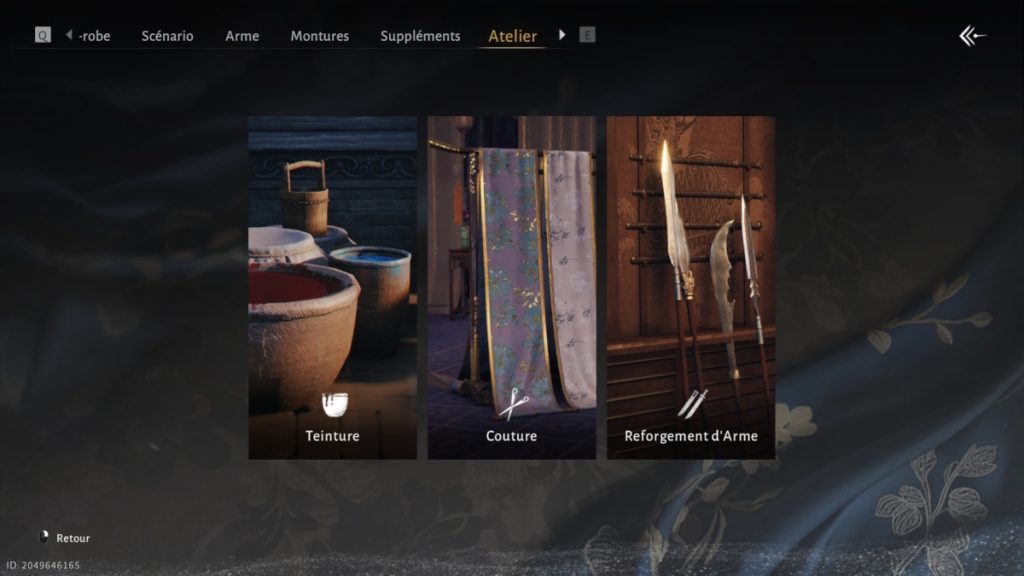Select the Couture tailoring card

511,288
